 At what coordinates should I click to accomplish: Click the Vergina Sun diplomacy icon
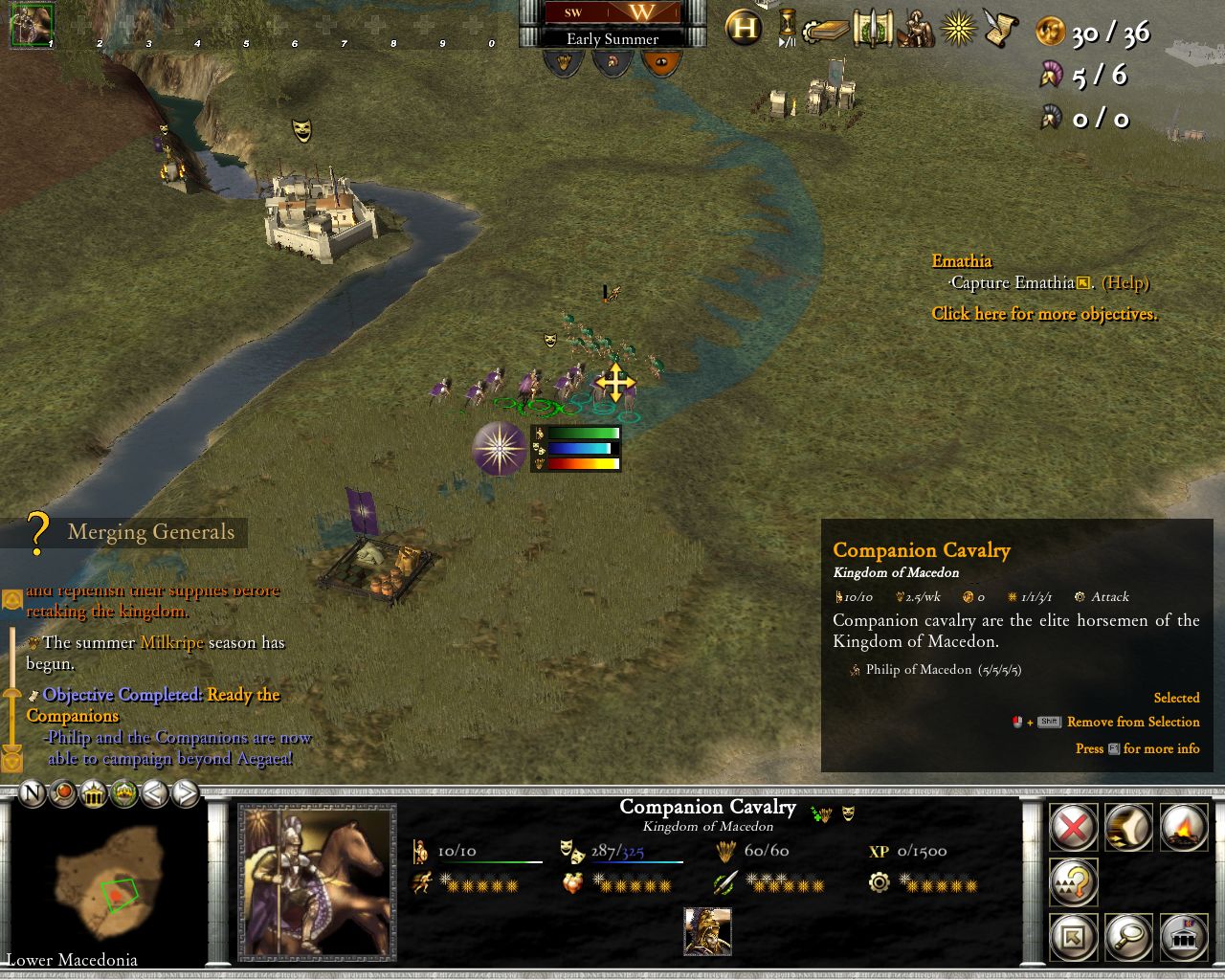tap(957, 28)
